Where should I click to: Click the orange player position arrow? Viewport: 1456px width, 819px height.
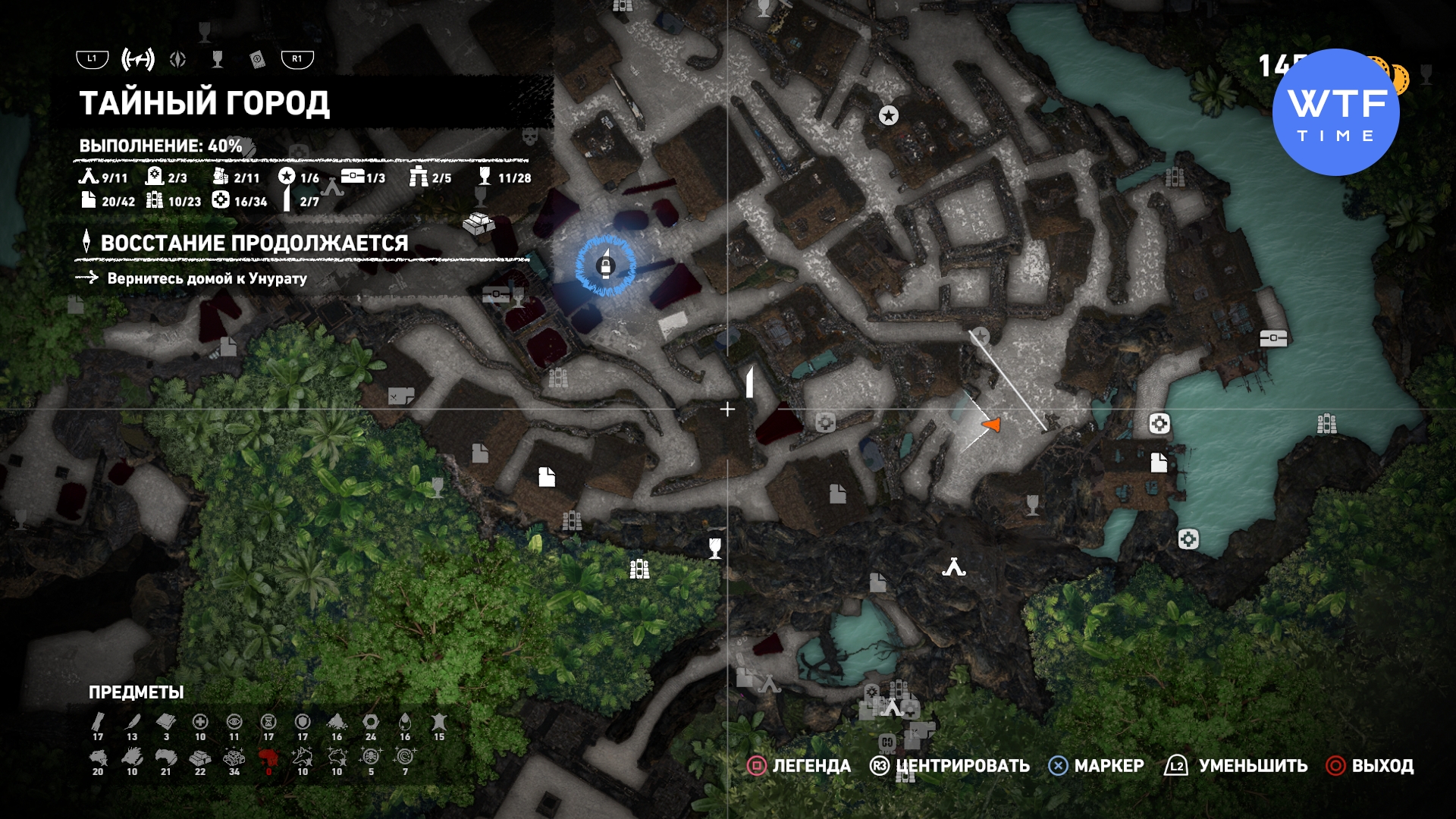pos(992,425)
